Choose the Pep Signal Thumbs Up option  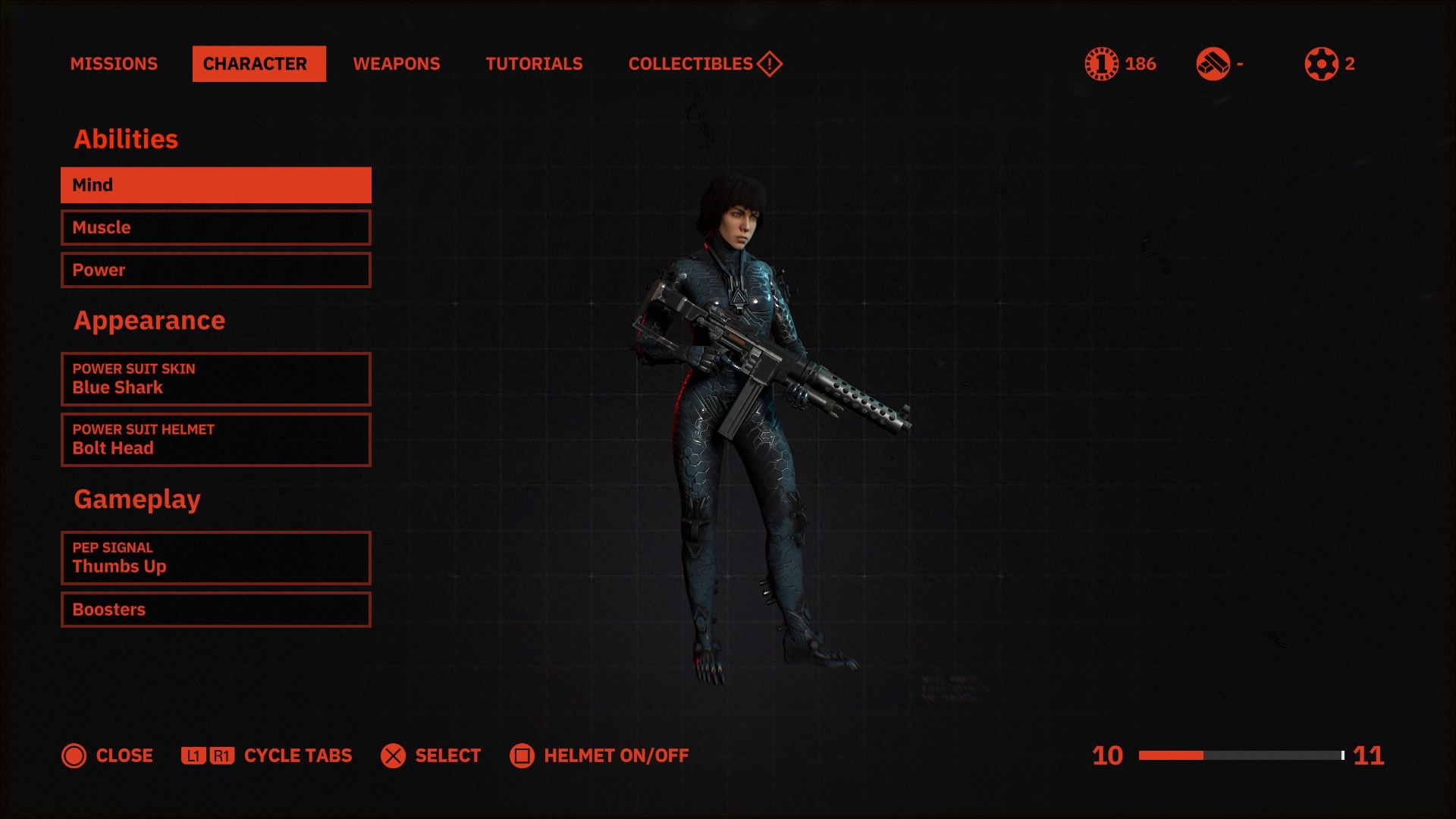click(x=215, y=558)
